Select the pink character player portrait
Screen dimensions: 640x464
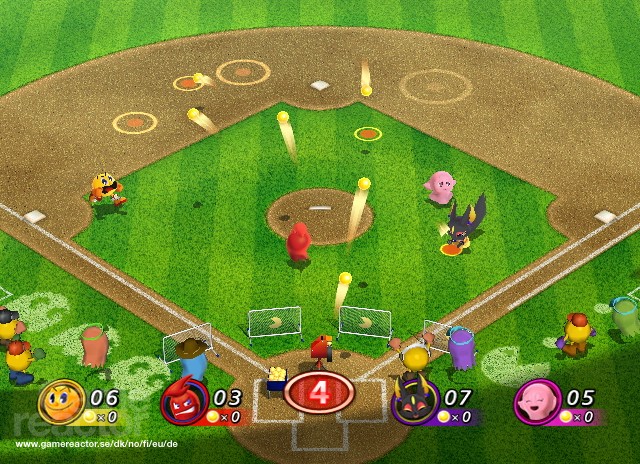click(535, 403)
